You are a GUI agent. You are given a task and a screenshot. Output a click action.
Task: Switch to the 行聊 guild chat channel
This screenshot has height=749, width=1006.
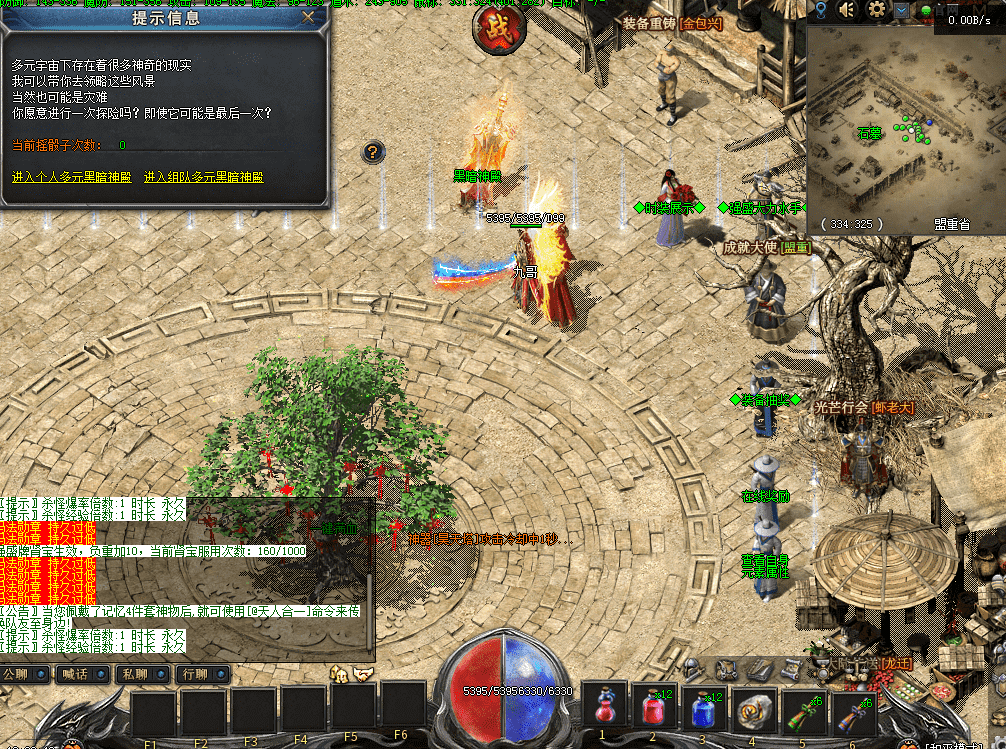(192, 674)
